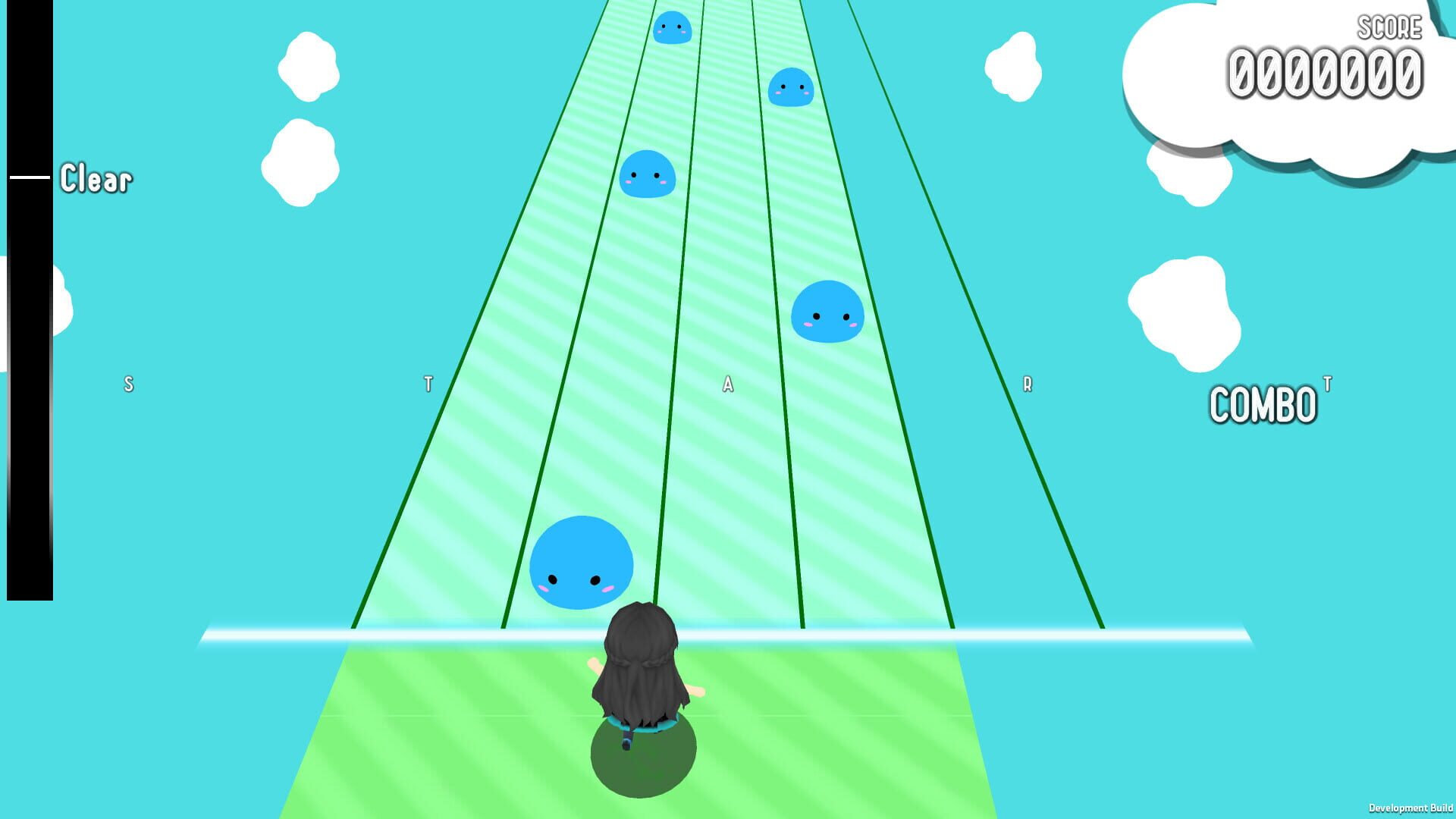Click the lane labeled S

coord(129,383)
